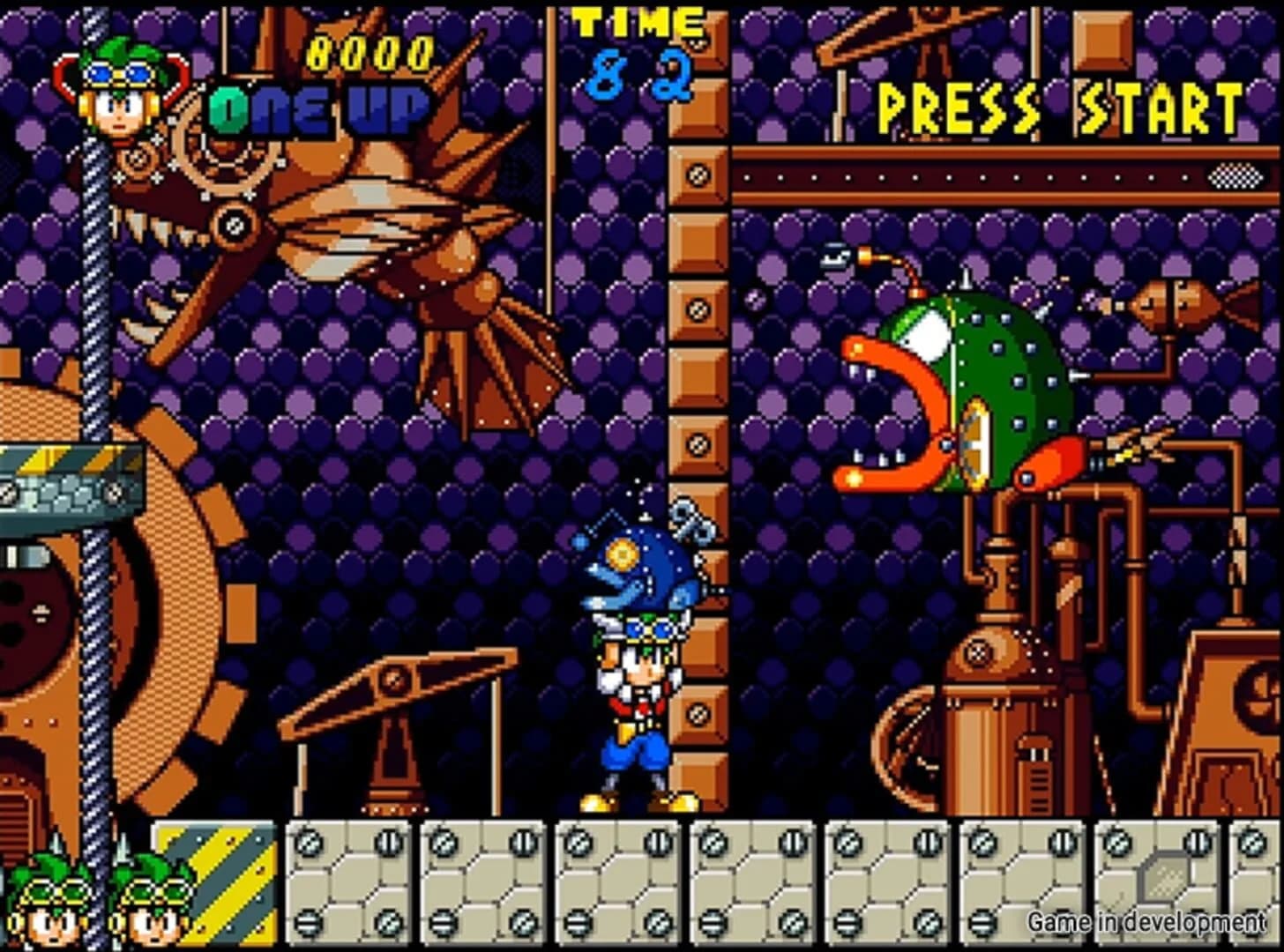The width and height of the screenshot is (1284, 952).
Task: Select the wind-up key icon above the character
Action: [x=693, y=522]
